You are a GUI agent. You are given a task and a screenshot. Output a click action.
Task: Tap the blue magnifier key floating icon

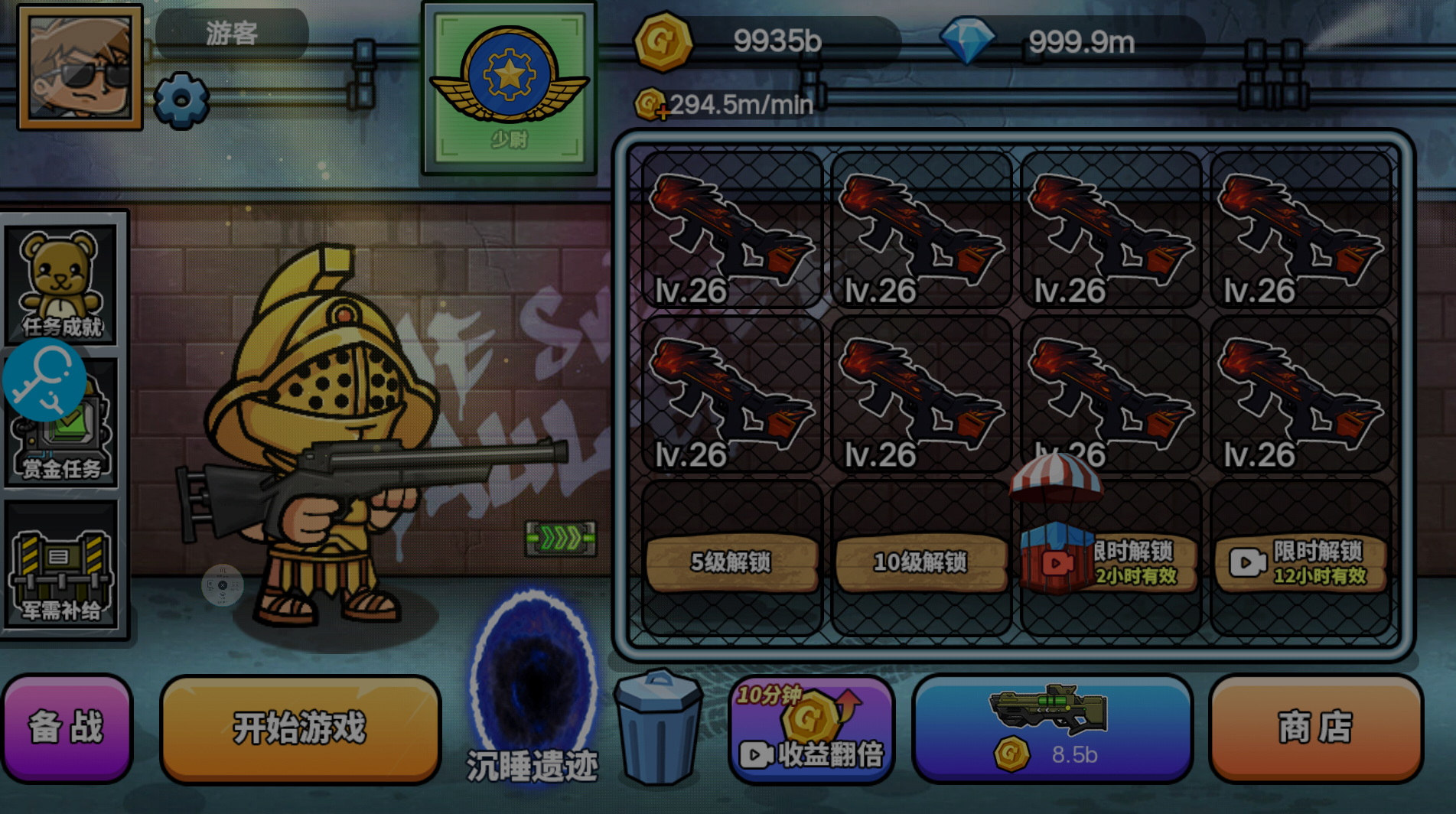pos(44,380)
